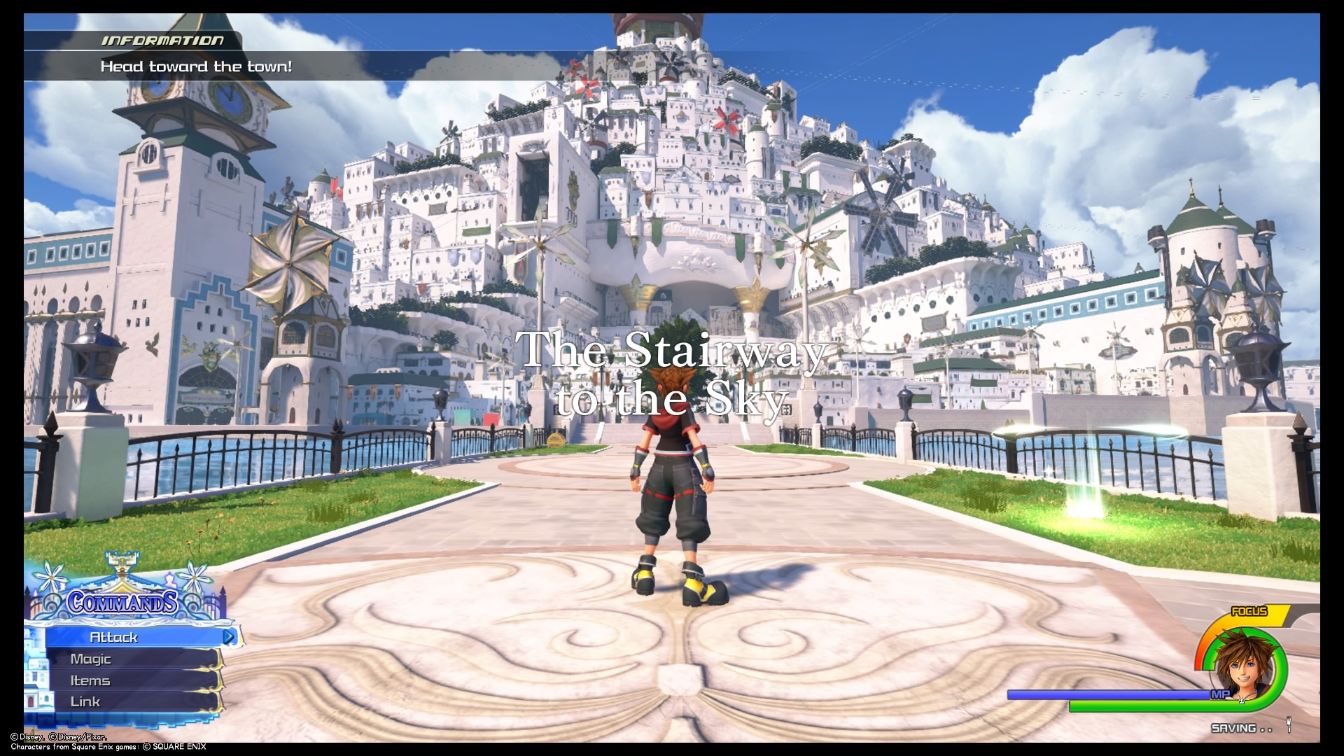The image size is (1344, 756).
Task: Click the 'Head toward the town!' objective text
Action: [x=198, y=66]
